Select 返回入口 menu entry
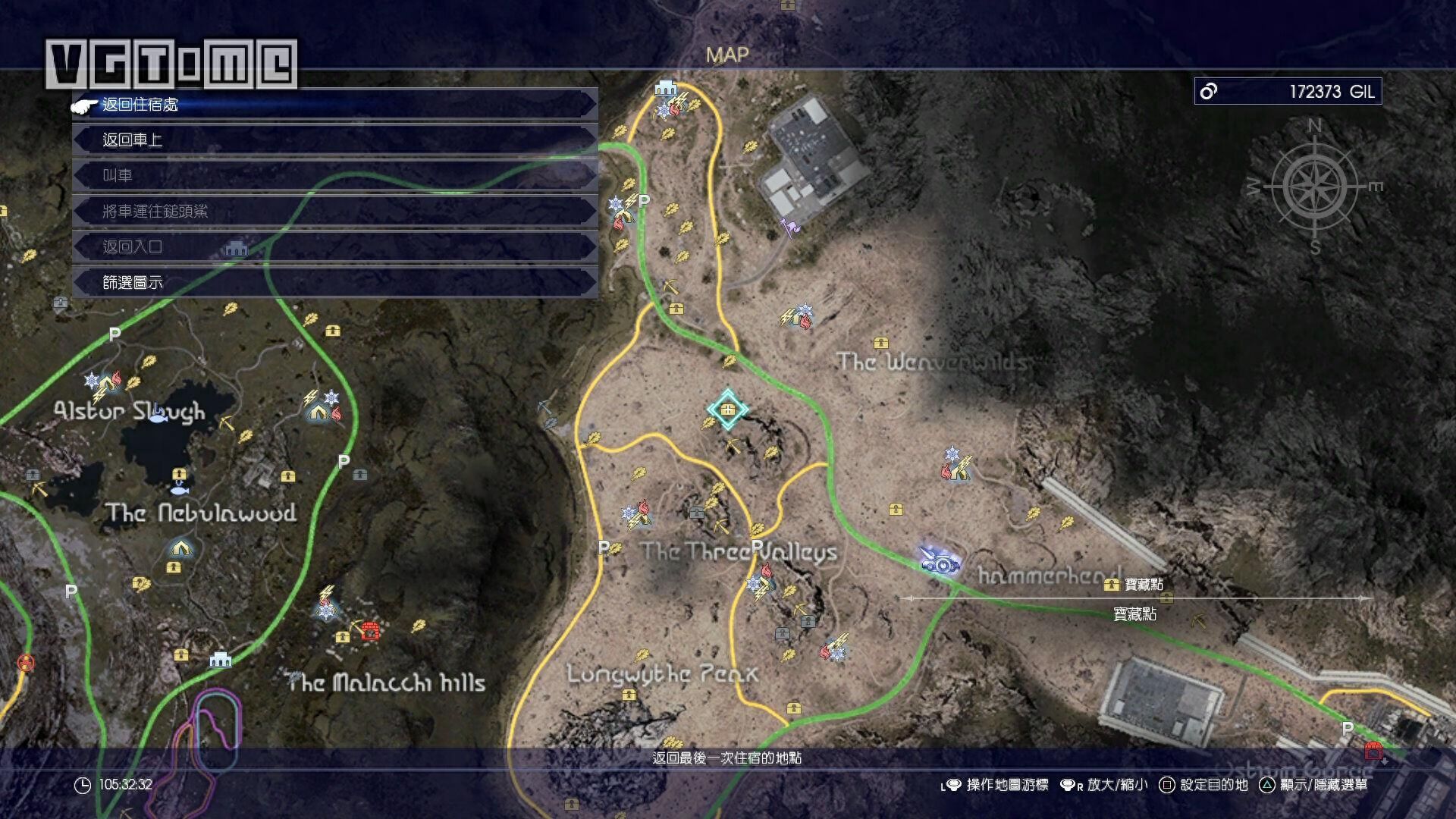1456x819 pixels. [x=334, y=246]
